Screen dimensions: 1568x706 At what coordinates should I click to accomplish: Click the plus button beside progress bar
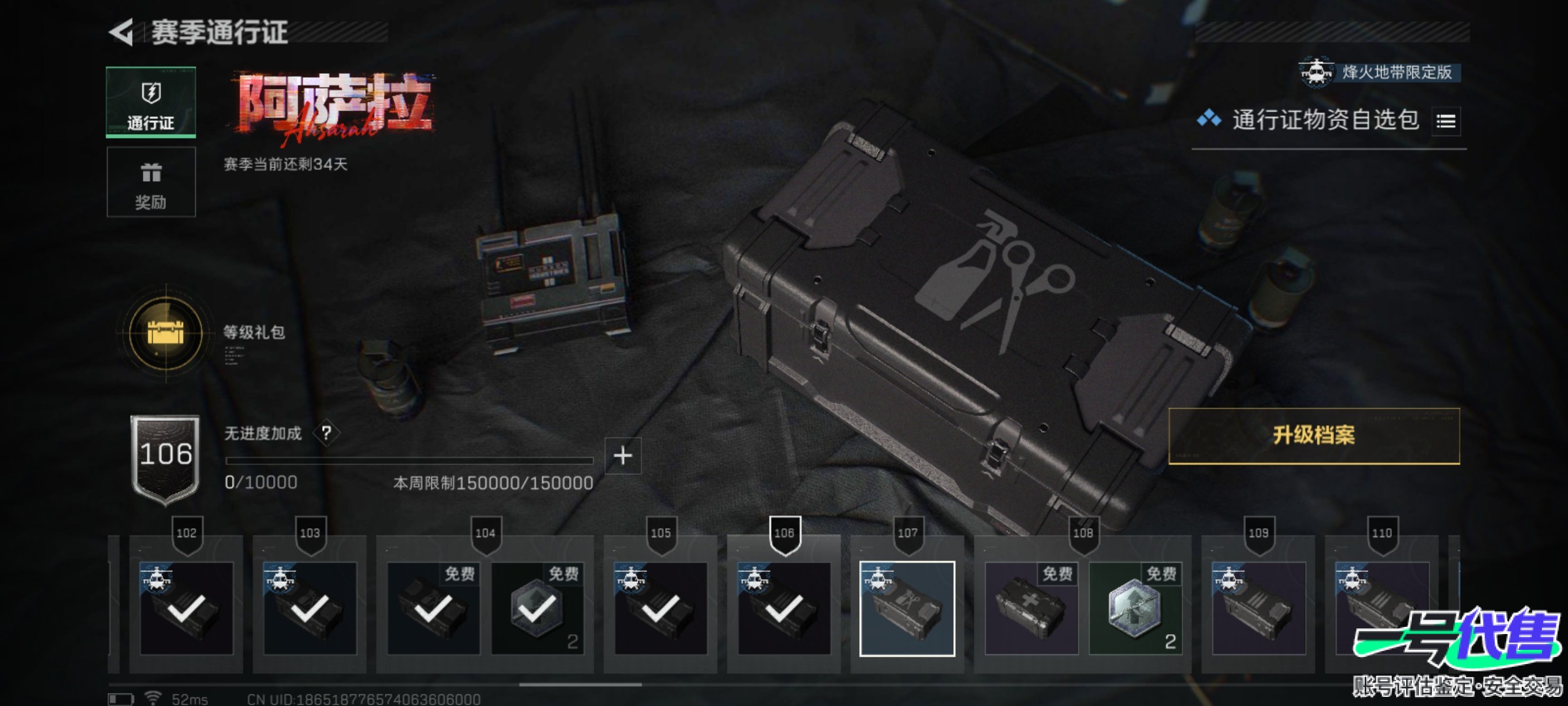click(623, 456)
